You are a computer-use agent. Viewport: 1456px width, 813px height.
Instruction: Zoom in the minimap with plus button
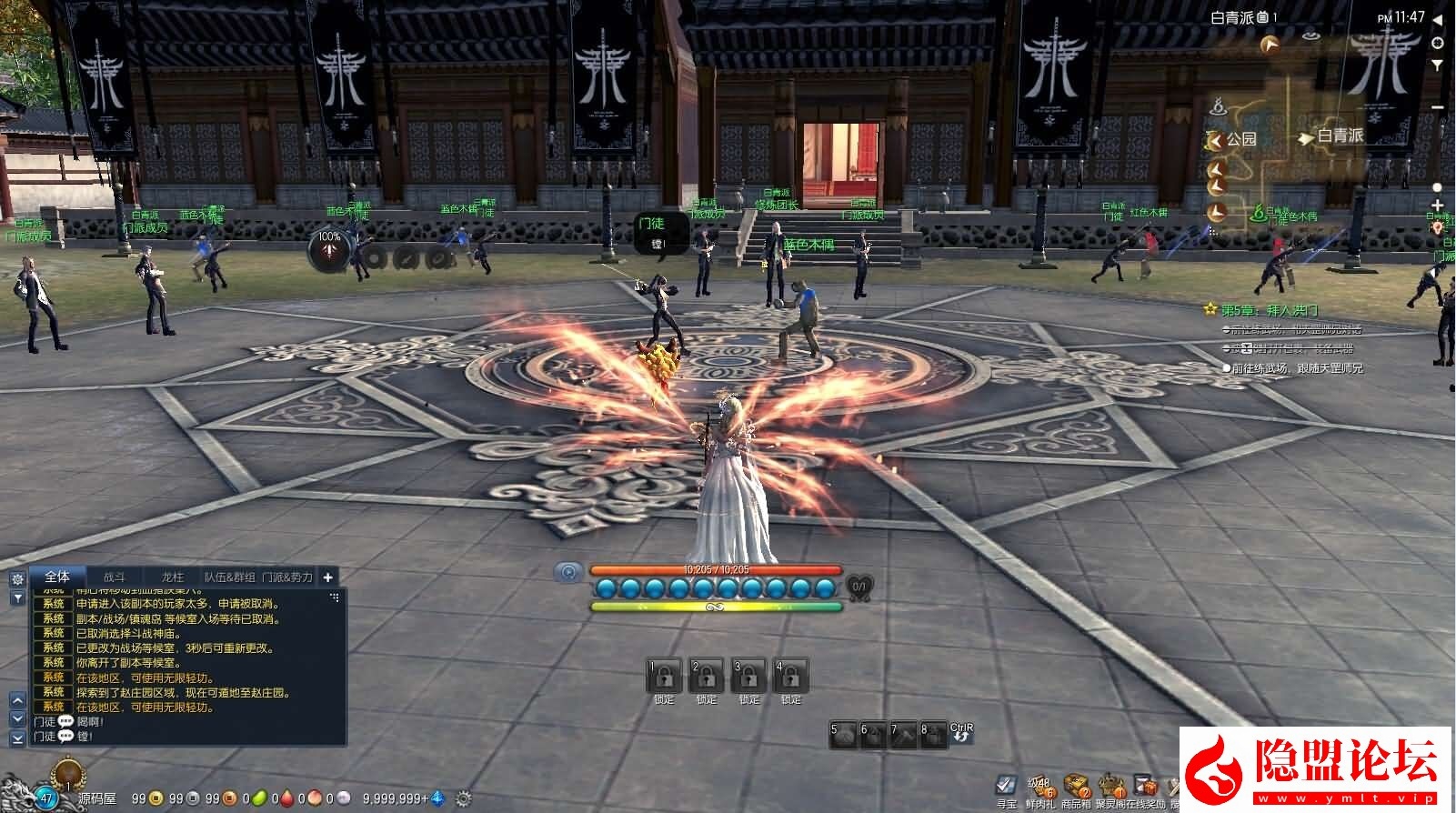click(x=1438, y=206)
